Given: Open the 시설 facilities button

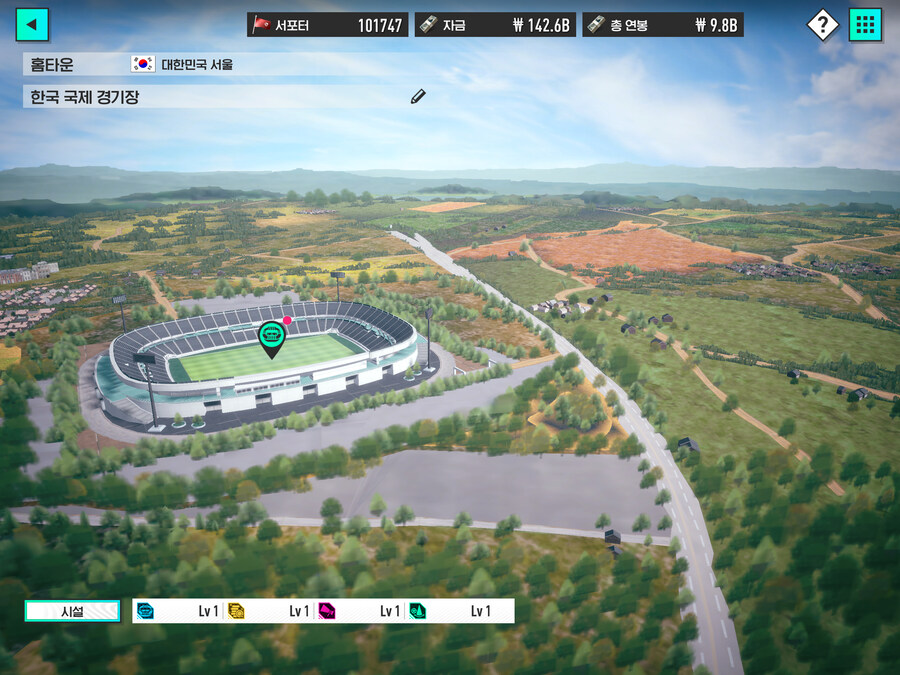Looking at the screenshot, I should click(72, 611).
